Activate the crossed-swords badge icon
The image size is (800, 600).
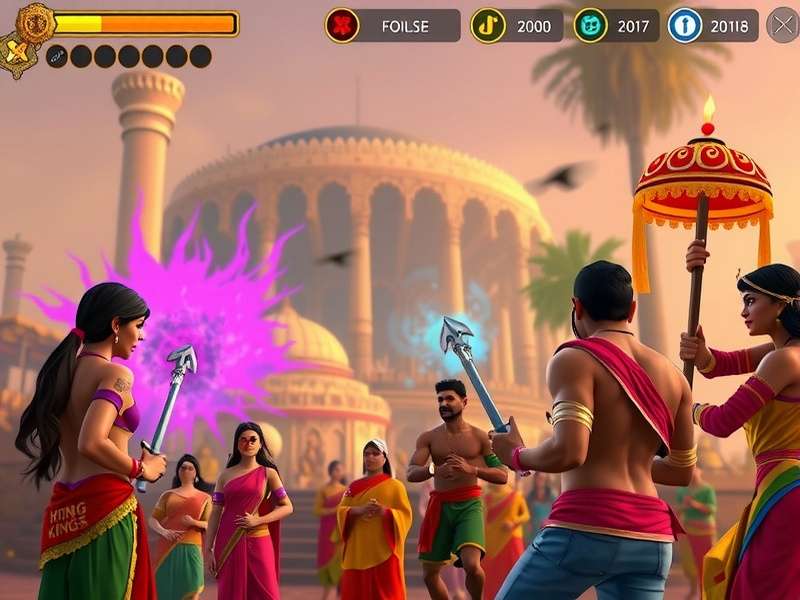coord(14,53)
